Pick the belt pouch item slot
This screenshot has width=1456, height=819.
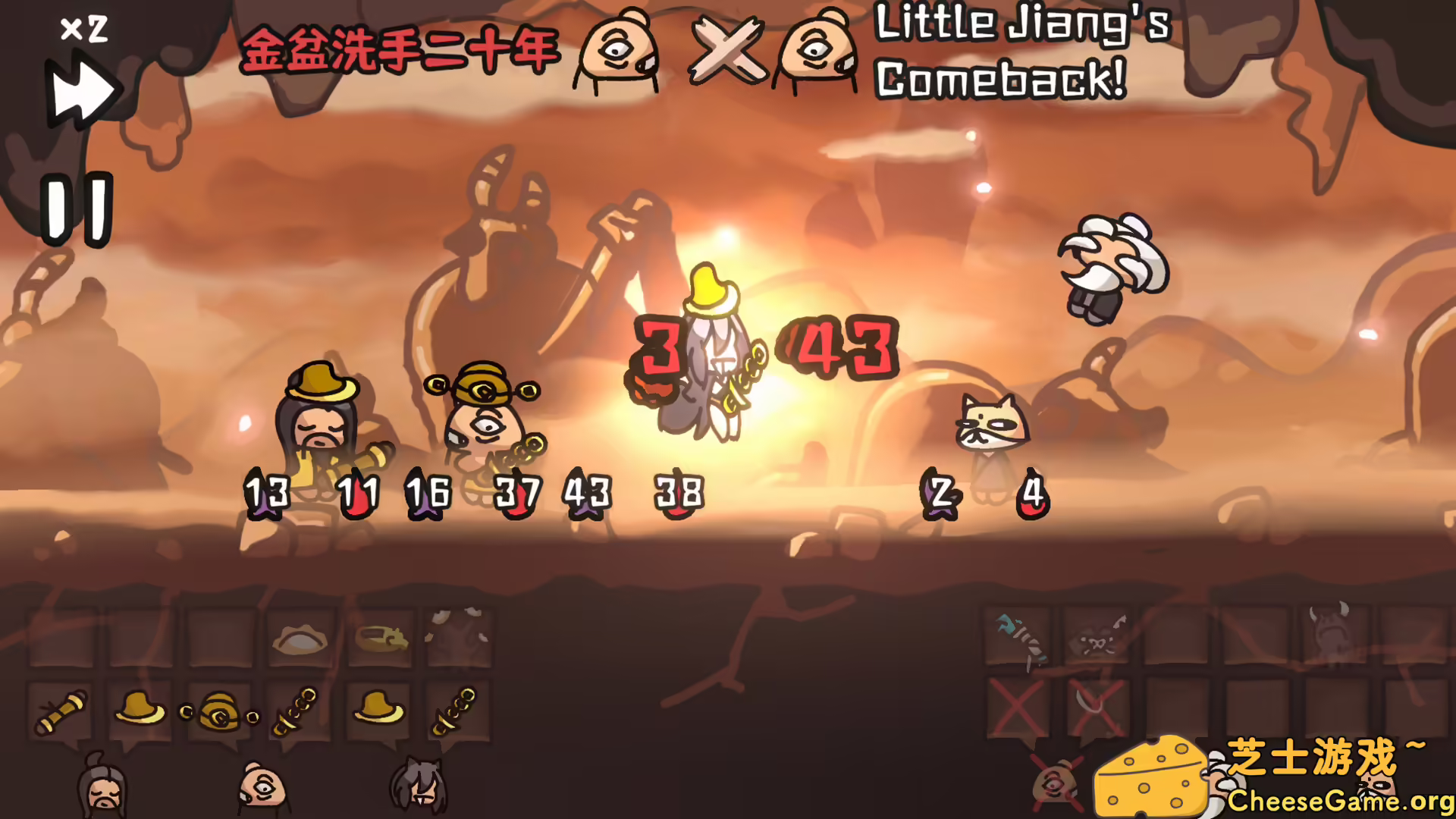pyautogui.click(x=379, y=638)
